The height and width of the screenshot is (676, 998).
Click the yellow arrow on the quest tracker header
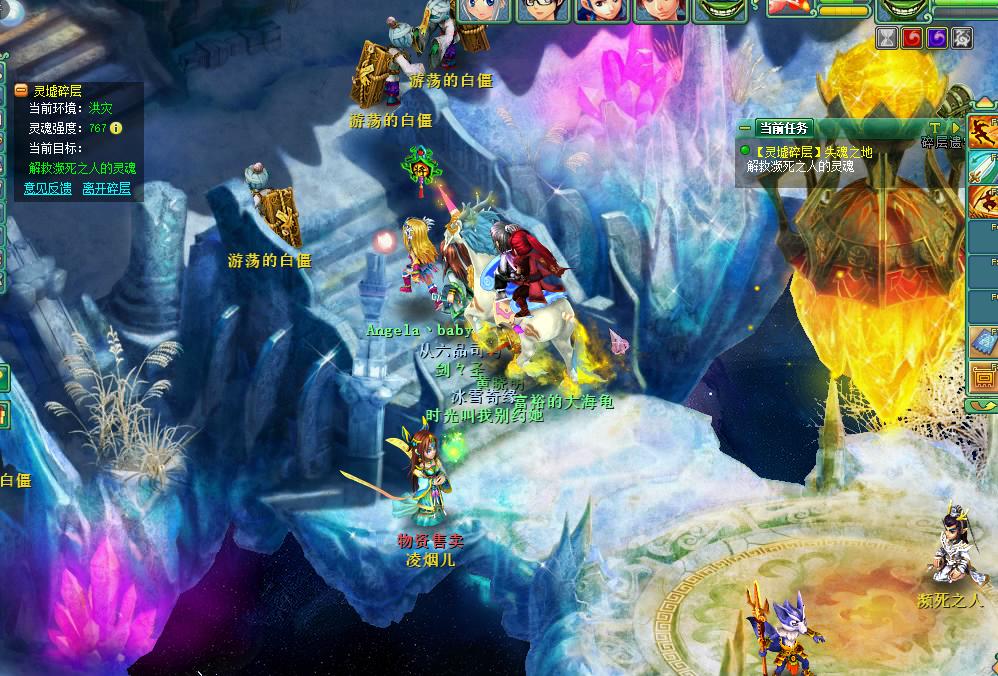tap(954, 128)
